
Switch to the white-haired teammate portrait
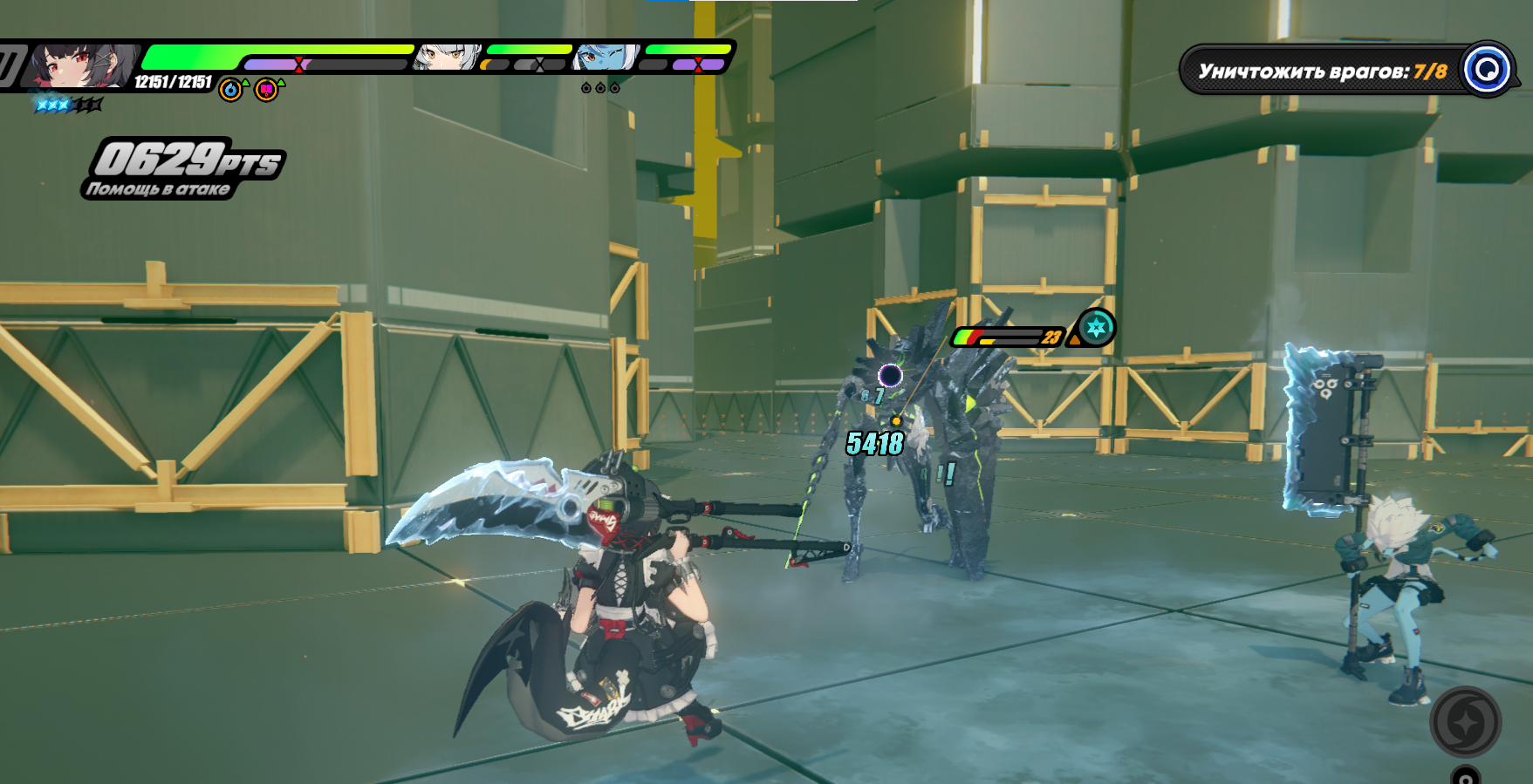click(447, 58)
